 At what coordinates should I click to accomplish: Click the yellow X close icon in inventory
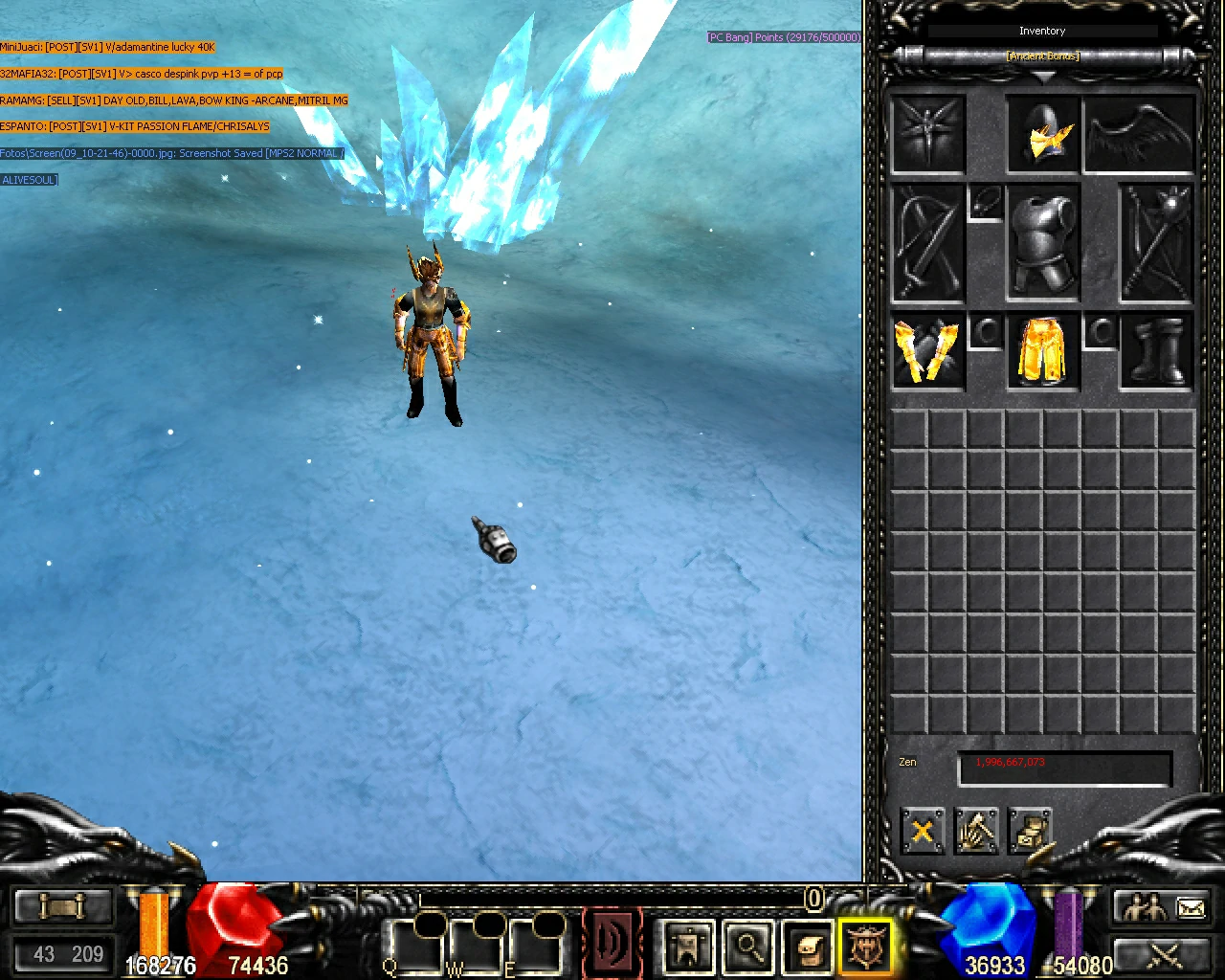point(922,832)
